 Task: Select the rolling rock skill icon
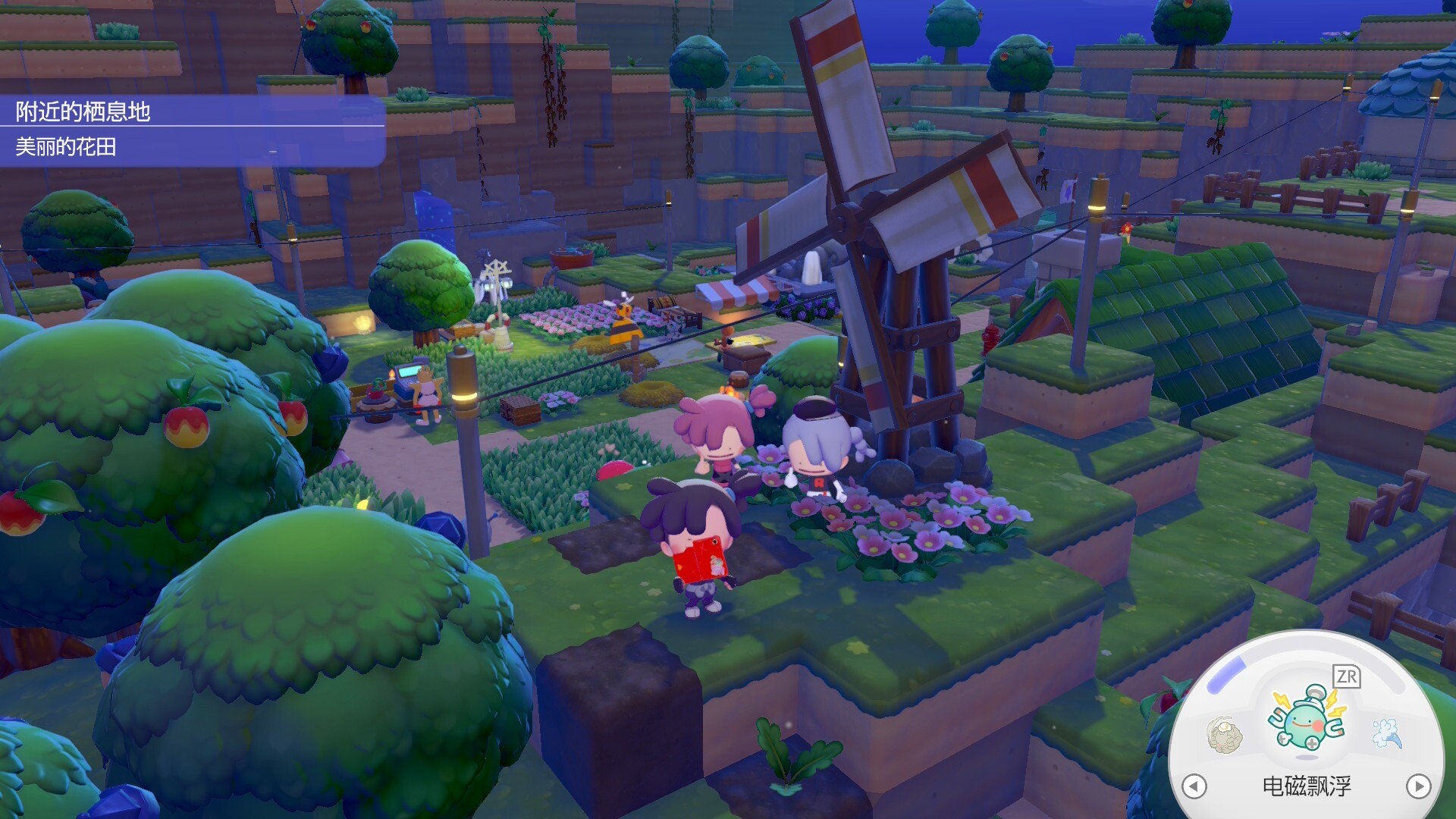pos(1224,734)
